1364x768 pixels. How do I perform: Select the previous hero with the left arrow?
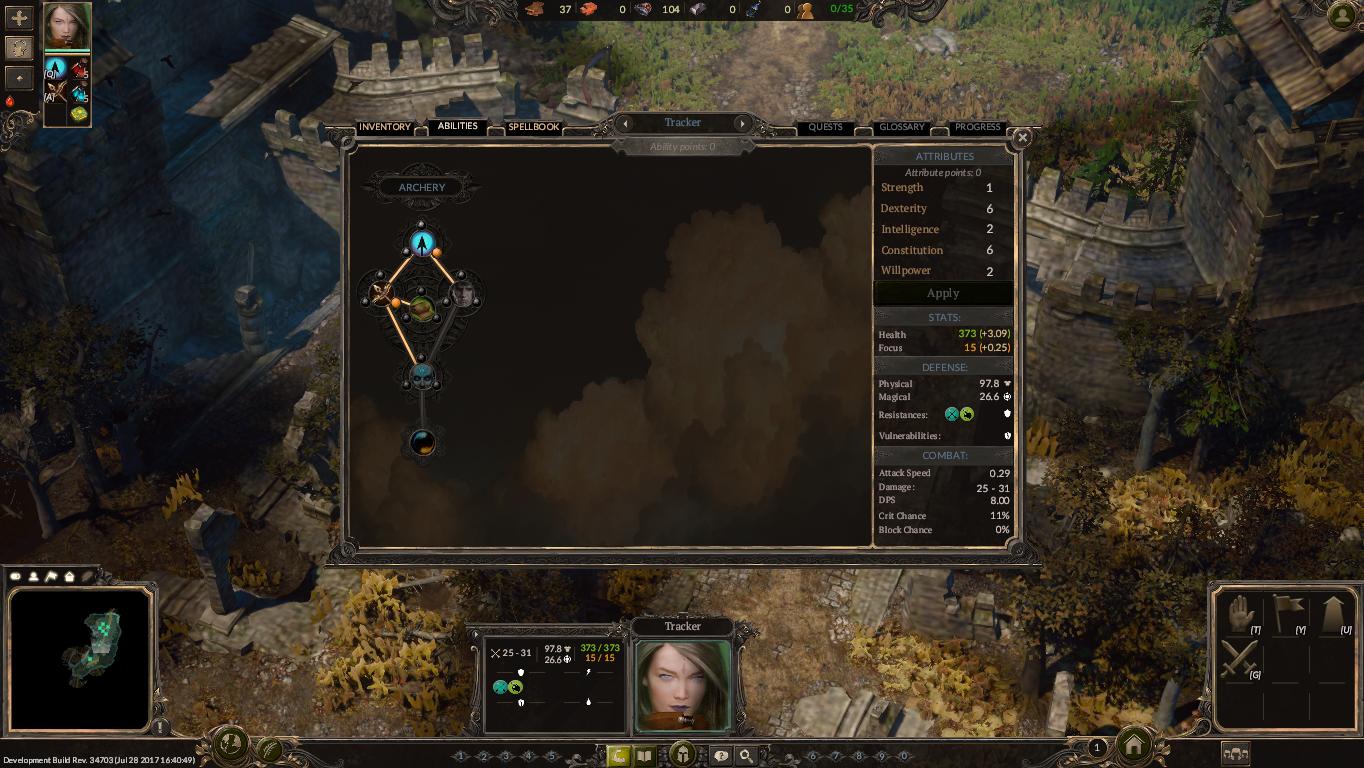click(x=625, y=123)
